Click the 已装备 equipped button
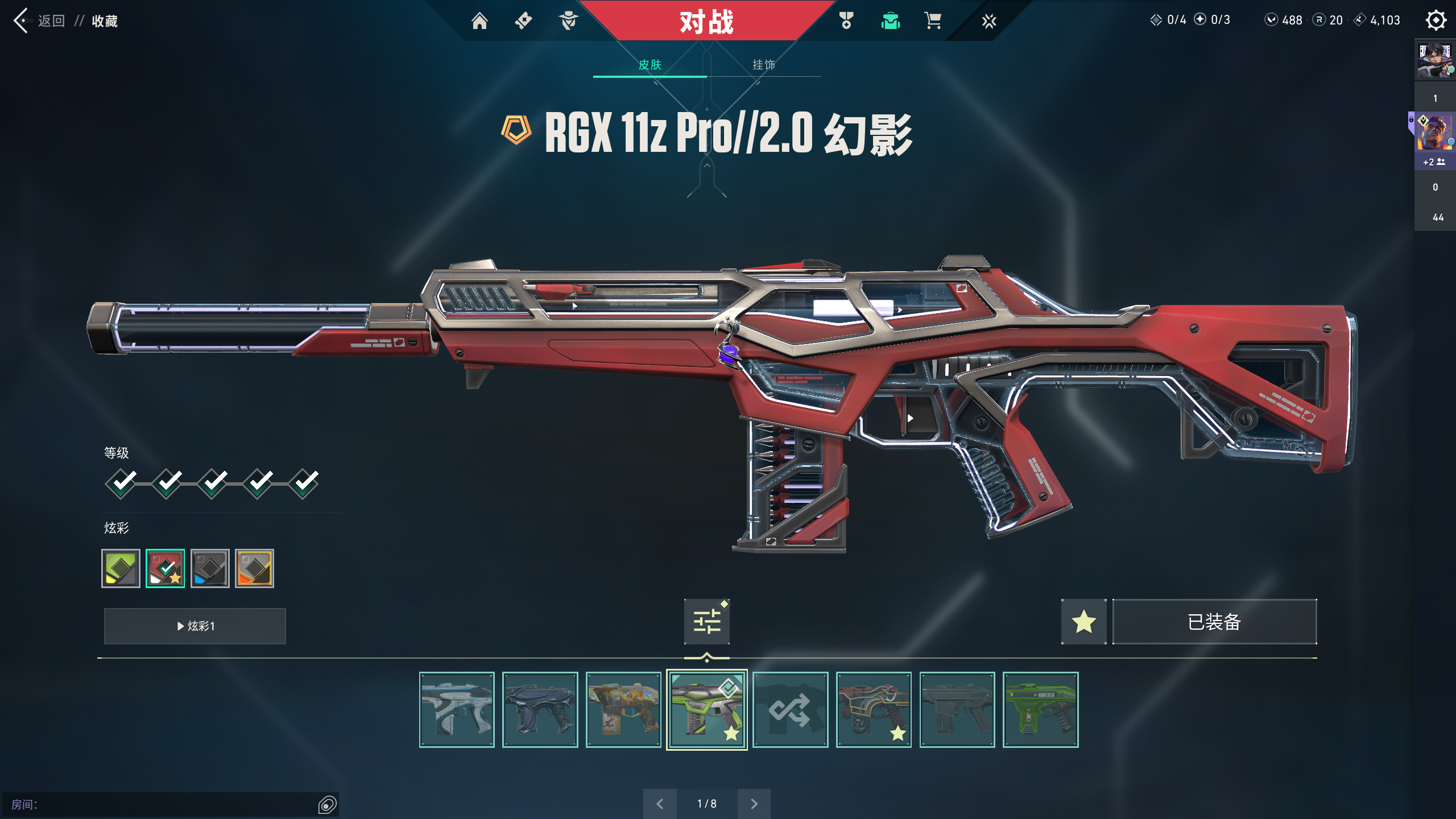 [1214, 621]
